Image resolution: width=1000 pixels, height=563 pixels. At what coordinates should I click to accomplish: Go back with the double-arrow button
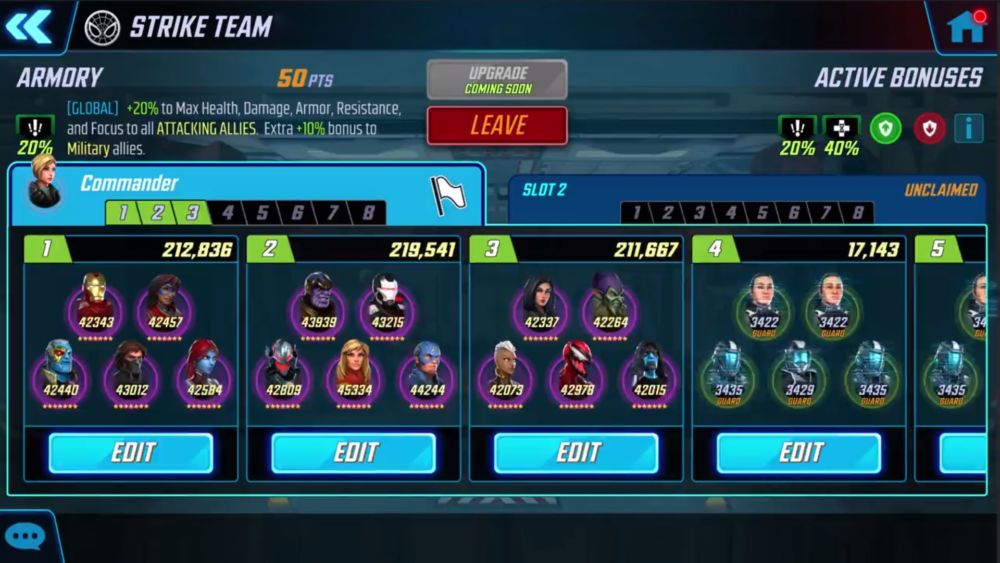pos(29,26)
